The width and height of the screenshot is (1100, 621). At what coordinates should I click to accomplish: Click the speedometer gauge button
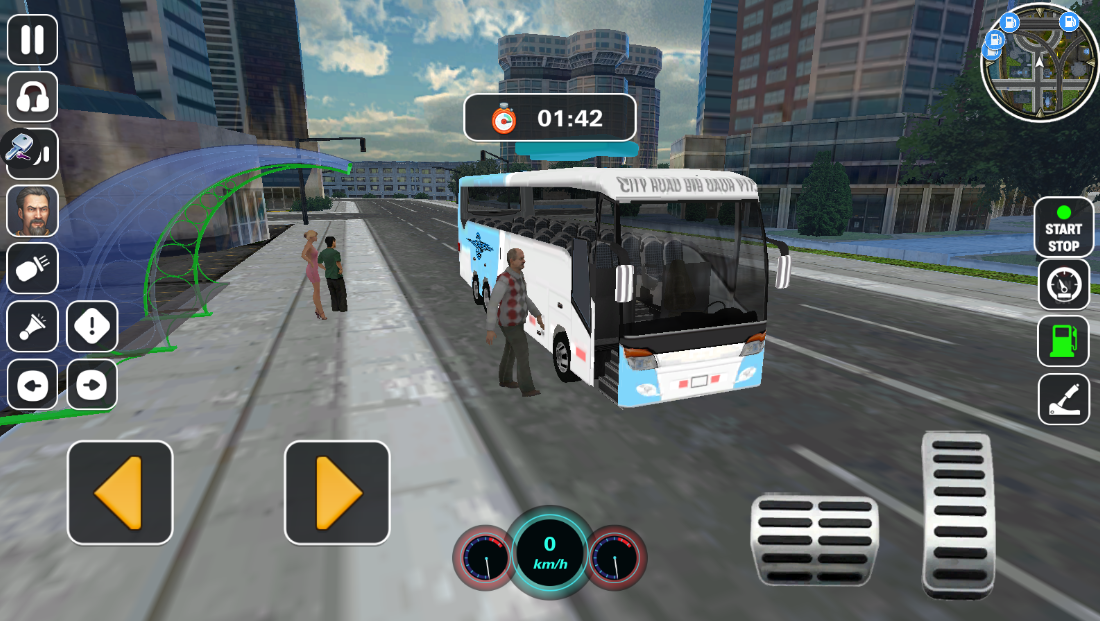[1063, 285]
